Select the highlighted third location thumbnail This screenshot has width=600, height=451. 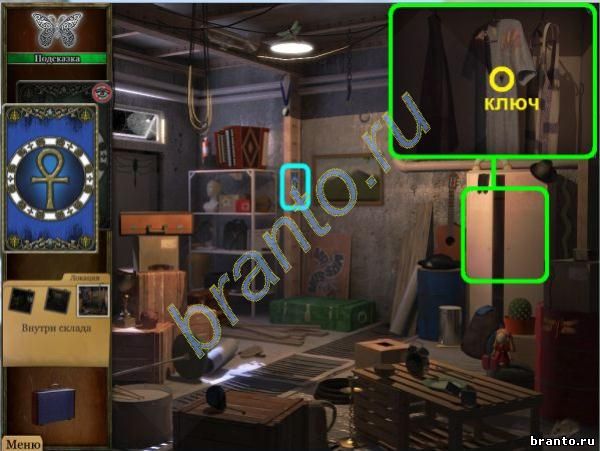click(x=93, y=298)
